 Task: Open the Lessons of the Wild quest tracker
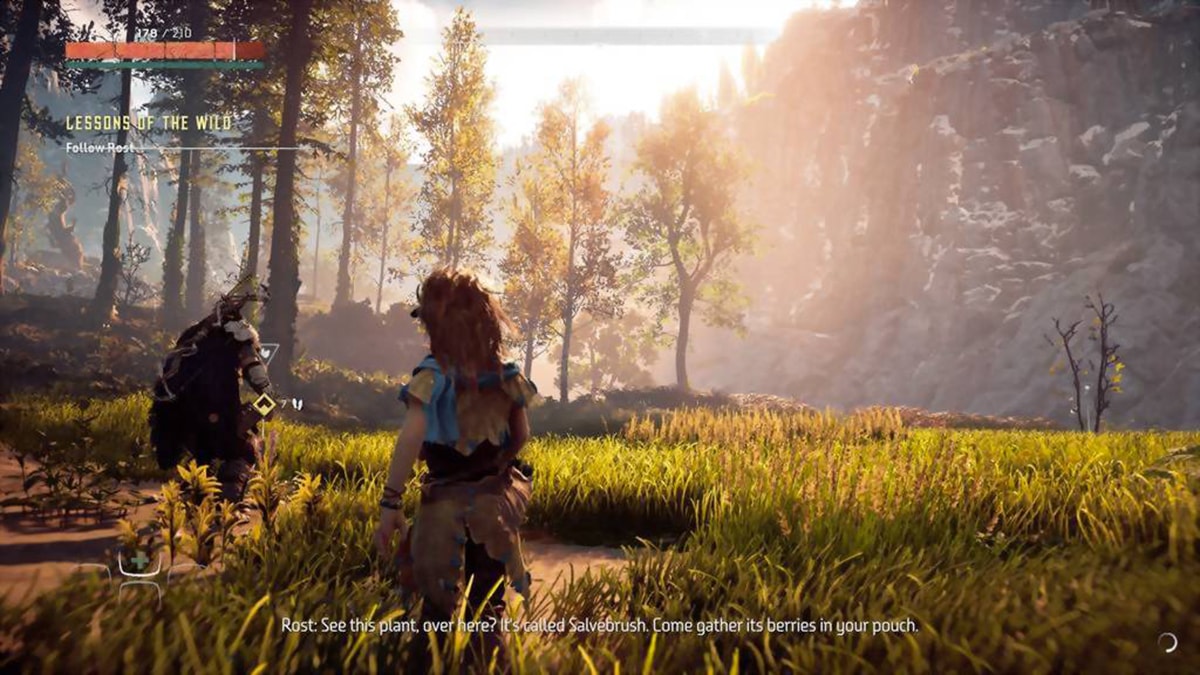[x=148, y=123]
